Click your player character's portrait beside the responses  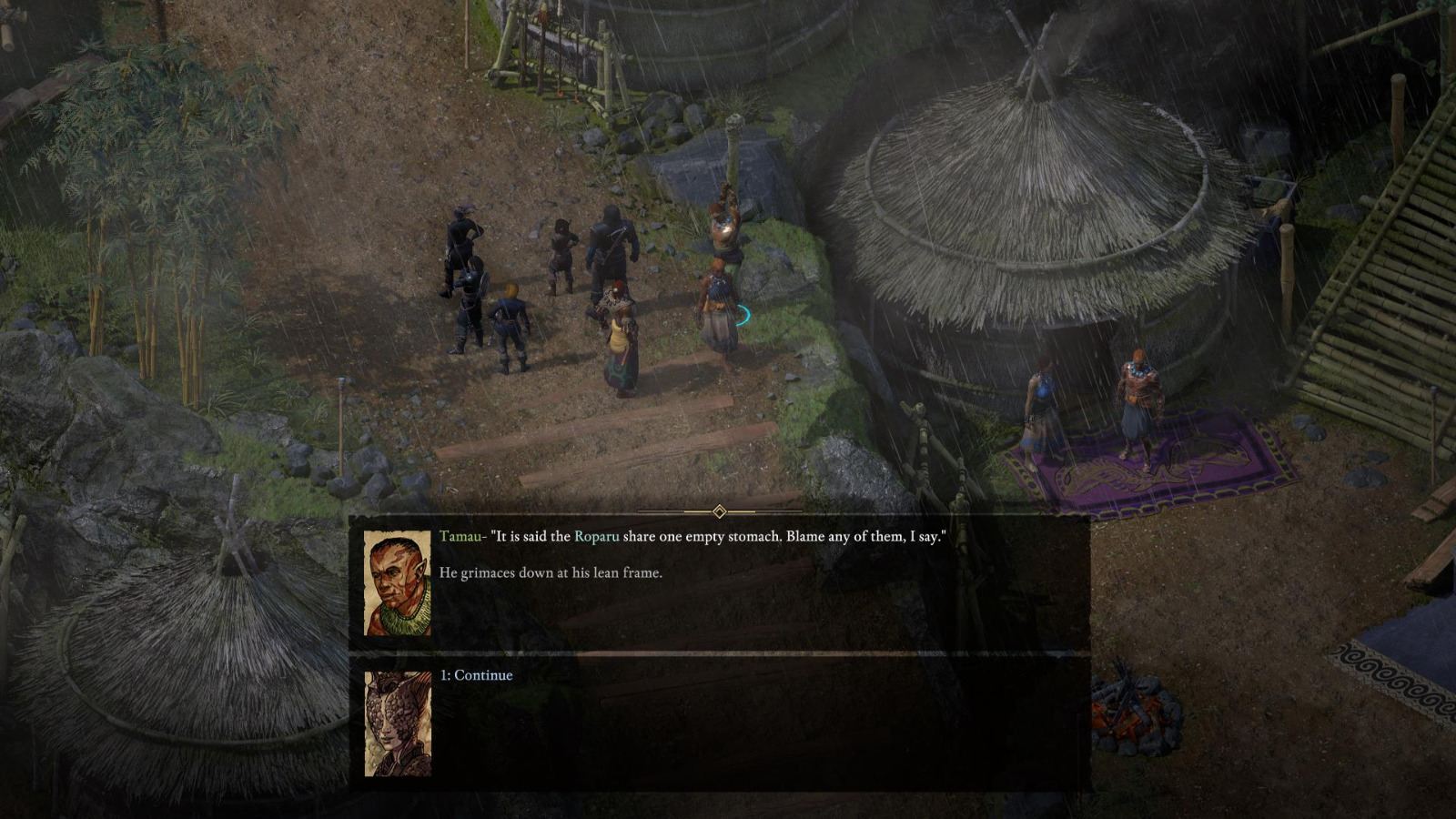[x=399, y=723]
